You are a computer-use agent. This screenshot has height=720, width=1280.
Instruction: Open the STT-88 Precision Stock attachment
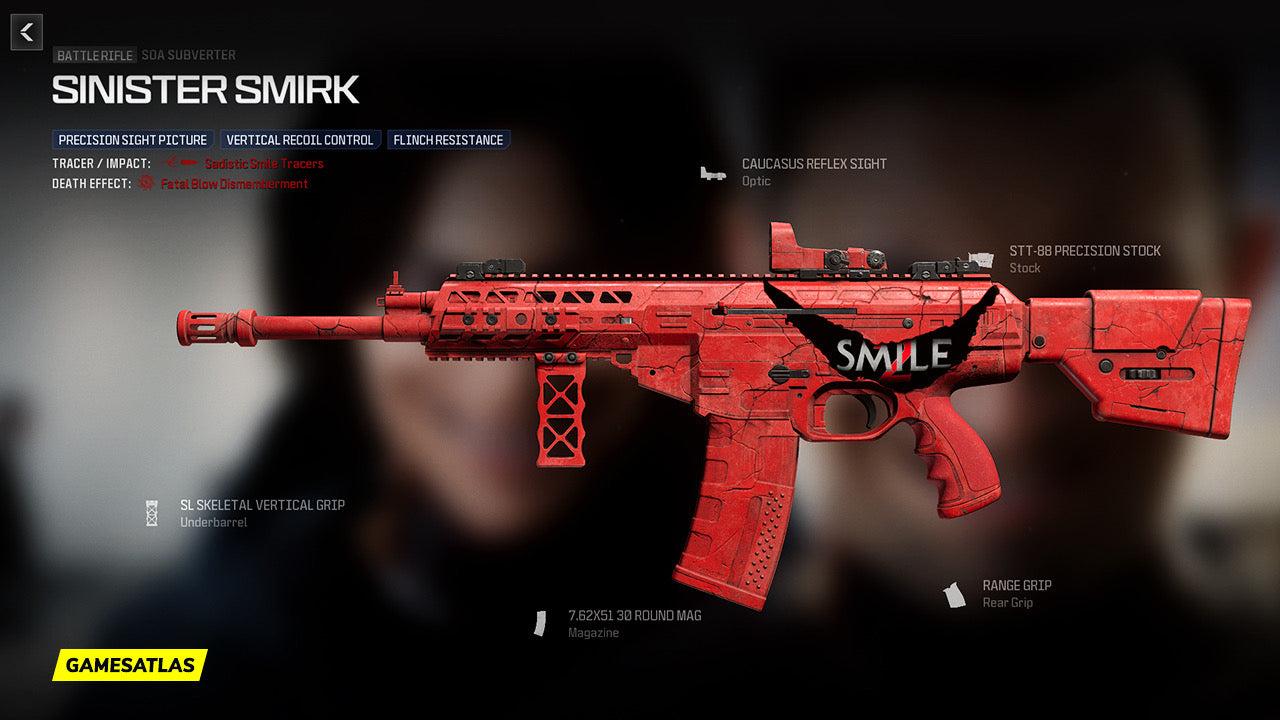pos(1084,251)
